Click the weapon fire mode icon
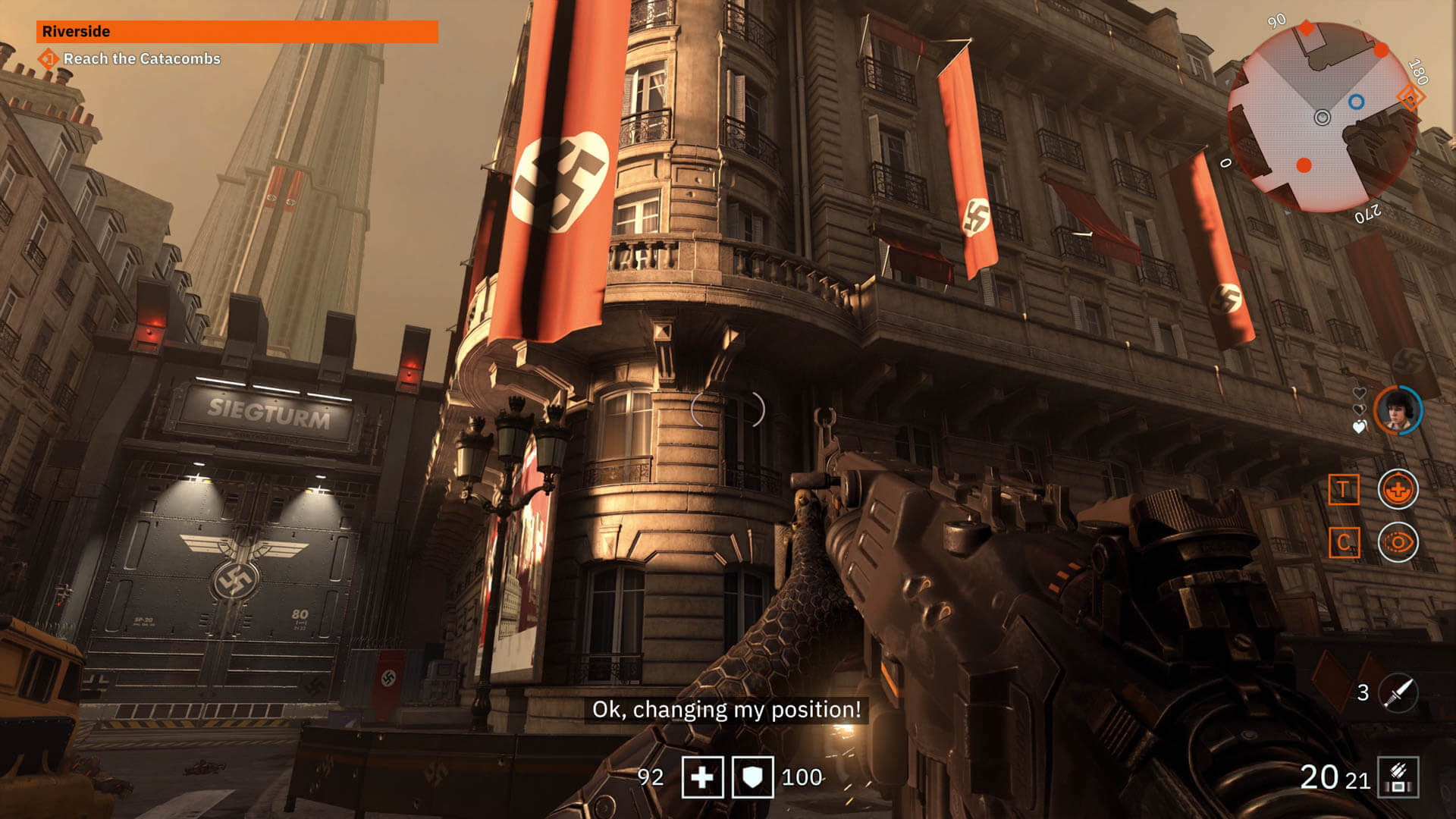Viewport: 1456px width, 819px height. pyautogui.click(x=1398, y=777)
